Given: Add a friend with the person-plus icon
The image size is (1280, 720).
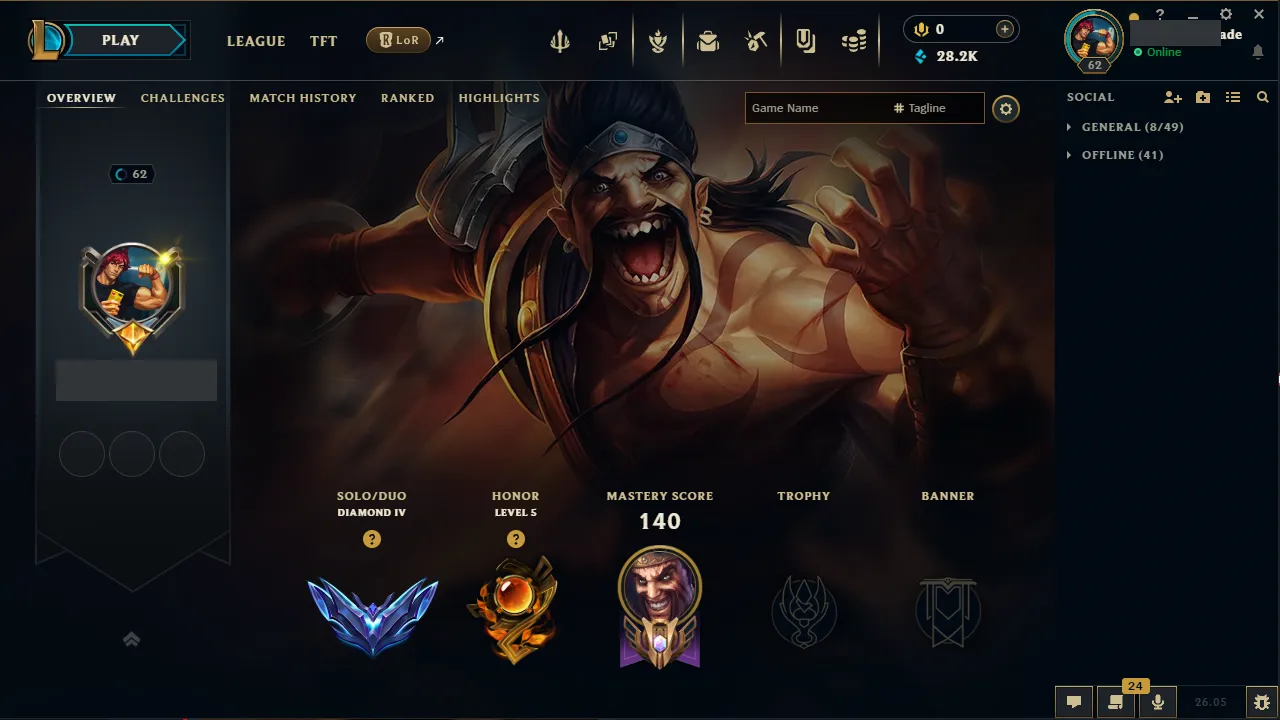Looking at the screenshot, I should click(x=1171, y=97).
